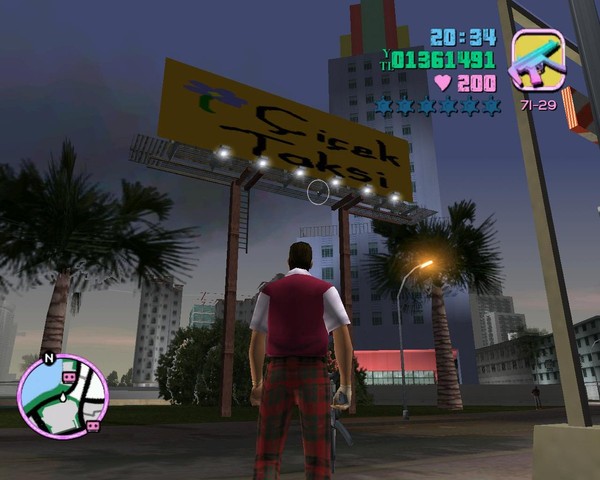
Task: Click the circular radar minimap
Action: (x=63, y=397)
